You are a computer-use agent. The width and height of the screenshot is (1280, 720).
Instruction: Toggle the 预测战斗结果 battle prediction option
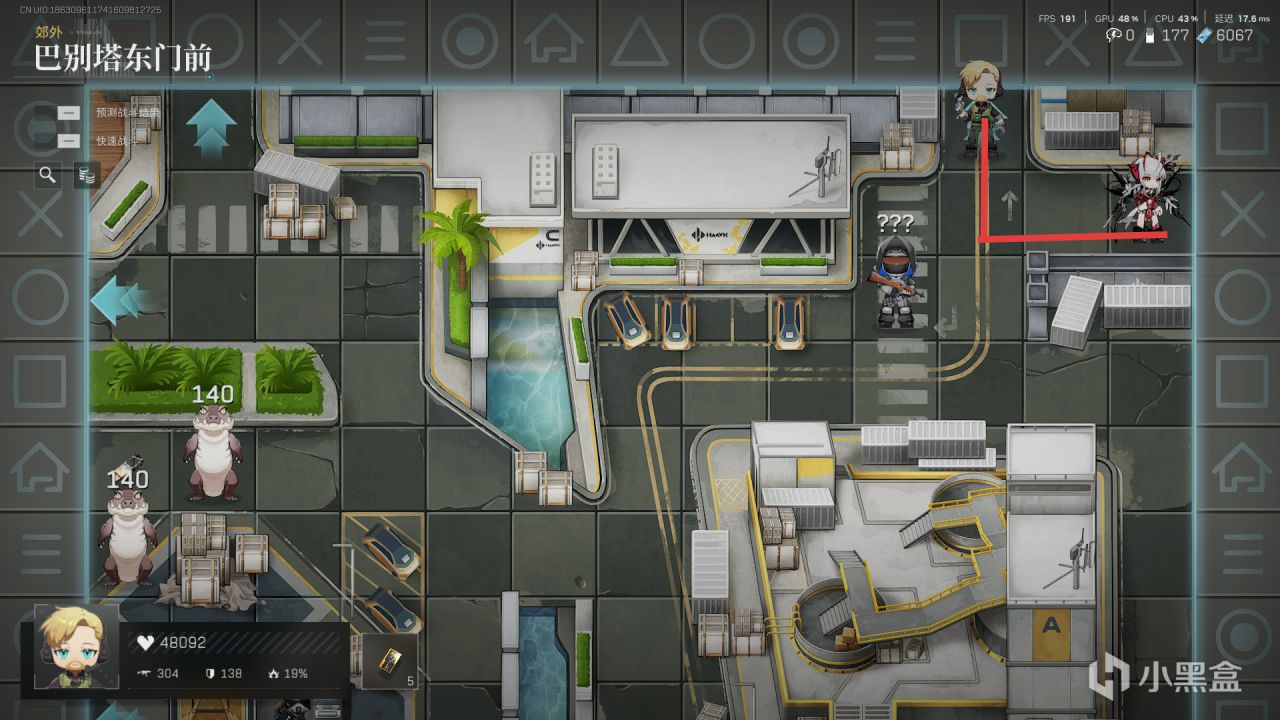pyautogui.click(x=69, y=113)
